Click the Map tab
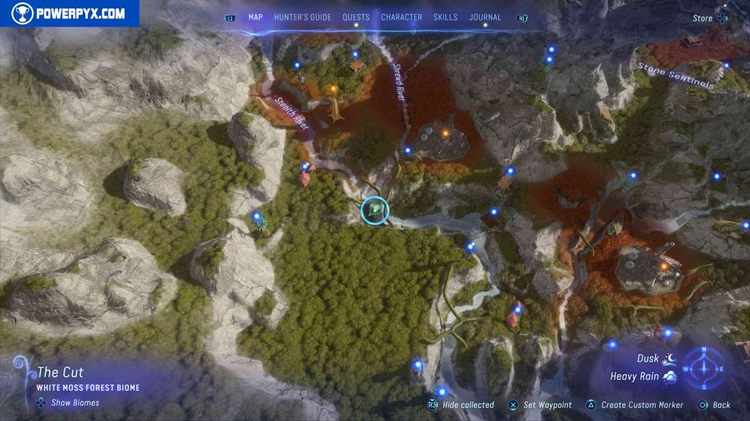This screenshot has width=750, height=421. [256, 17]
